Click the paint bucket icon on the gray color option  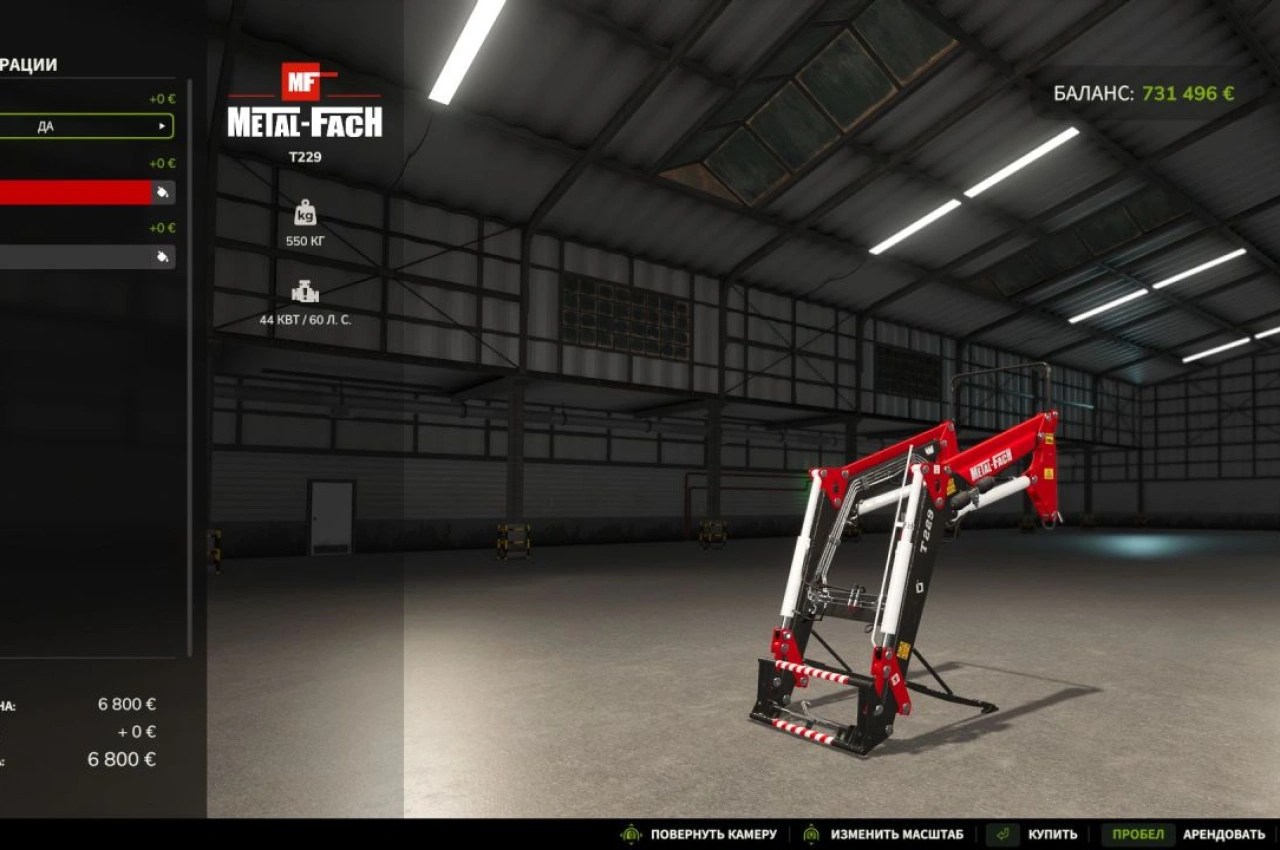click(163, 256)
